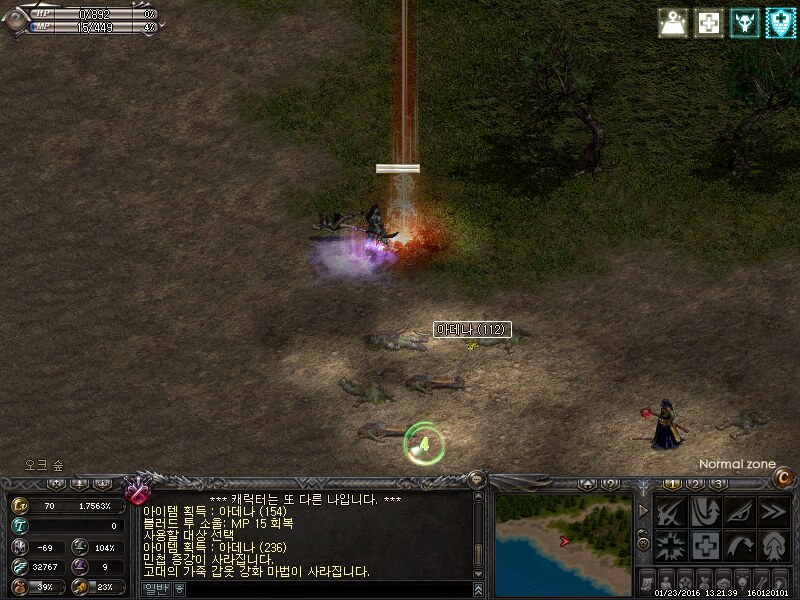This screenshot has height=600, width=800.
Task: Use the starburst cross skill
Action: click(x=670, y=545)
